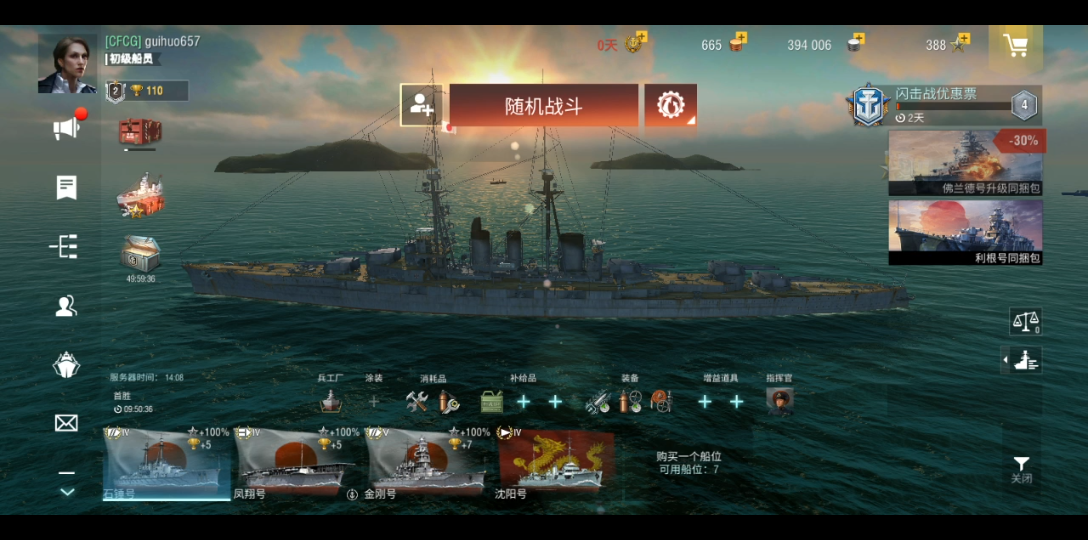The height and width of the screenshot is (540, 1088).
Task: Open the mail envelope inbox
Action: click(66, 423)
